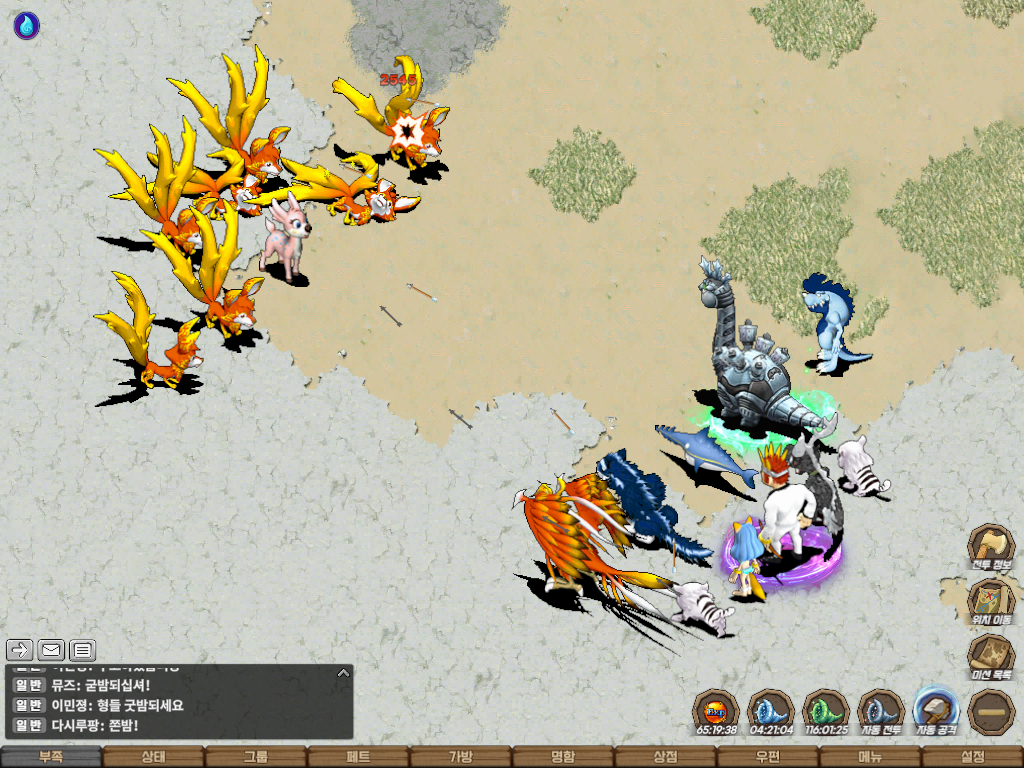Viewport: 1024px width, 768px height.
Task: Open the envelope message button above chat
Action: (x=51, y=650)
